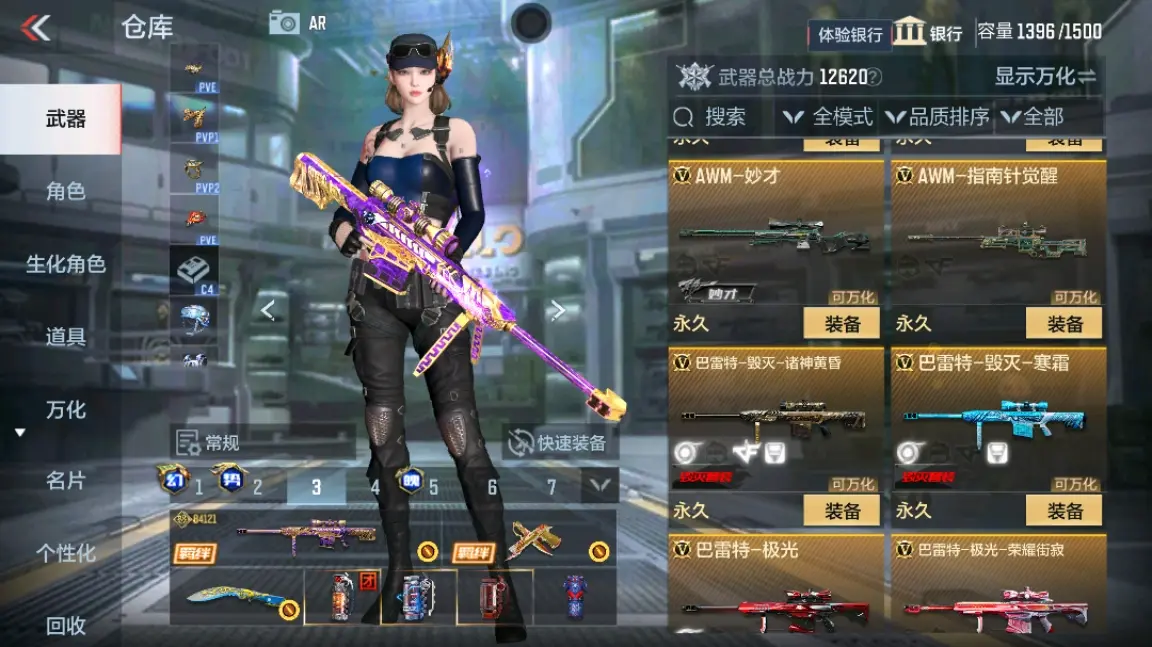Image resolution: width=1152 pixels, height=647 pixels.
Task: Select the 角色 (Character) tab
Action: pyautogui.click(x=66, y=191)
